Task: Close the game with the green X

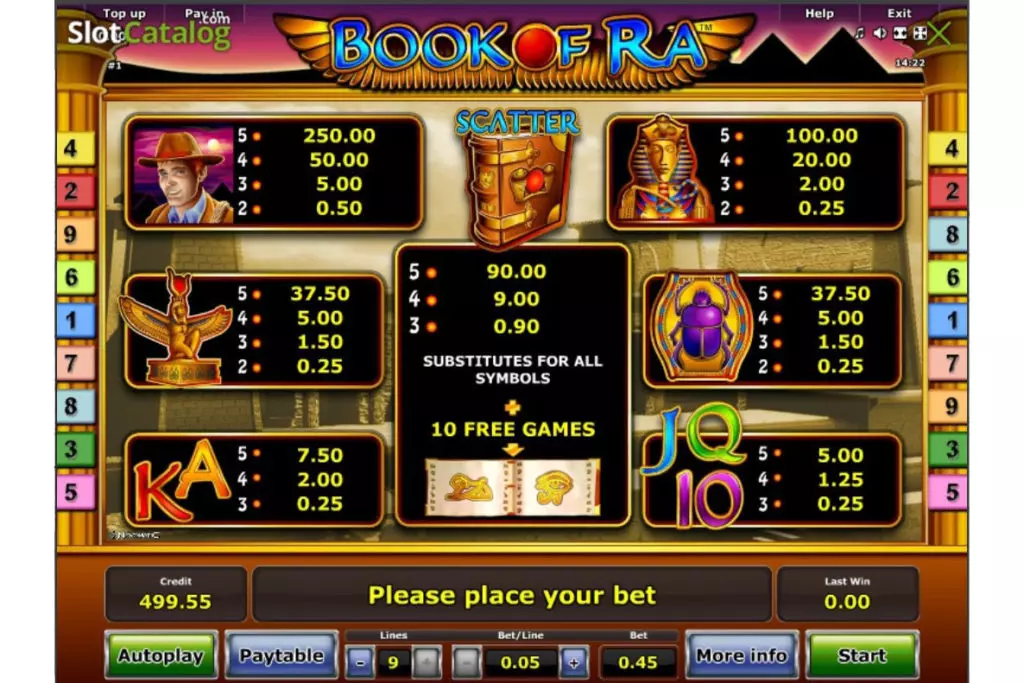Action: point(941,33)
